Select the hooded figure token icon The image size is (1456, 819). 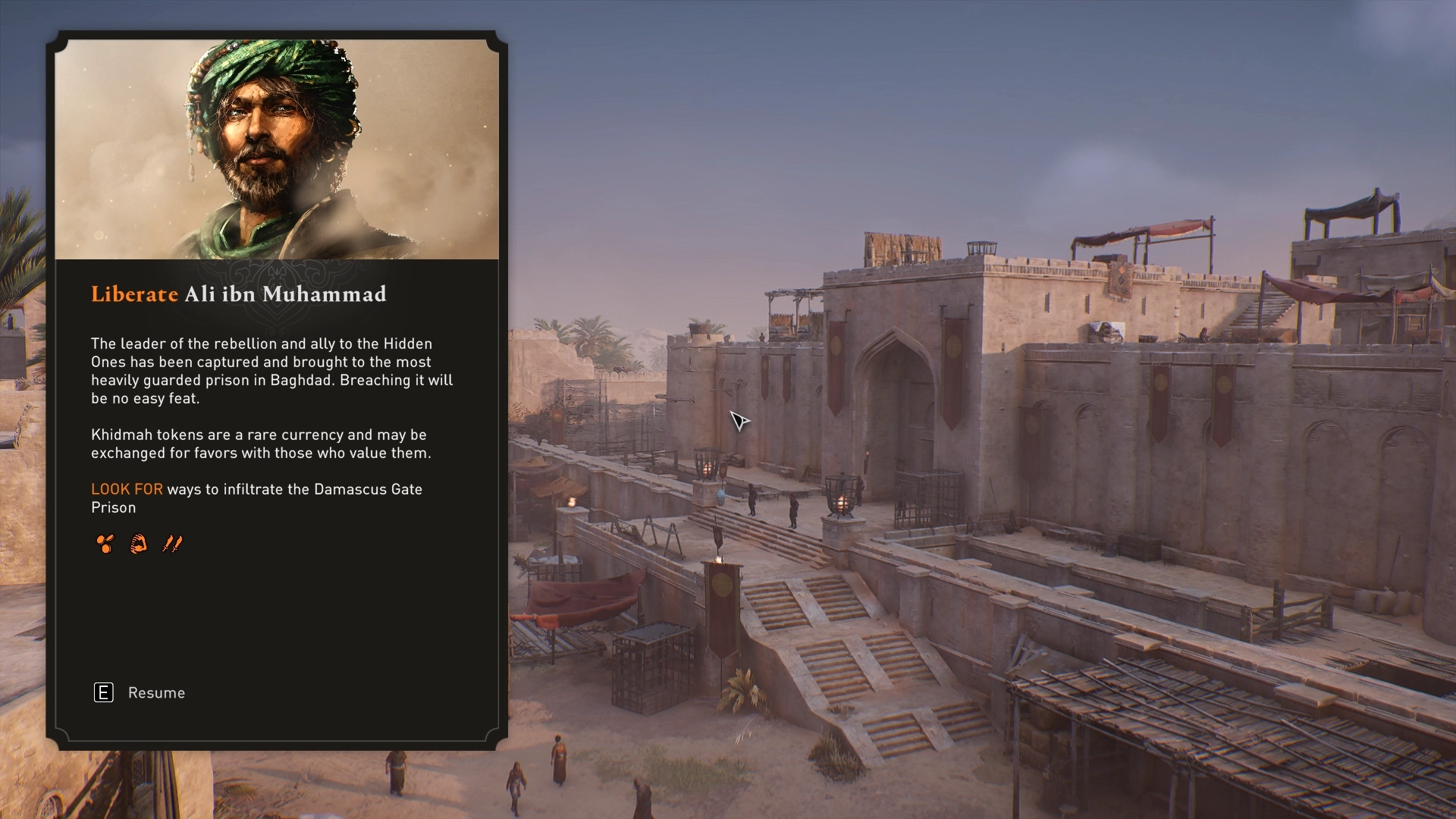(x=139, y=544)
